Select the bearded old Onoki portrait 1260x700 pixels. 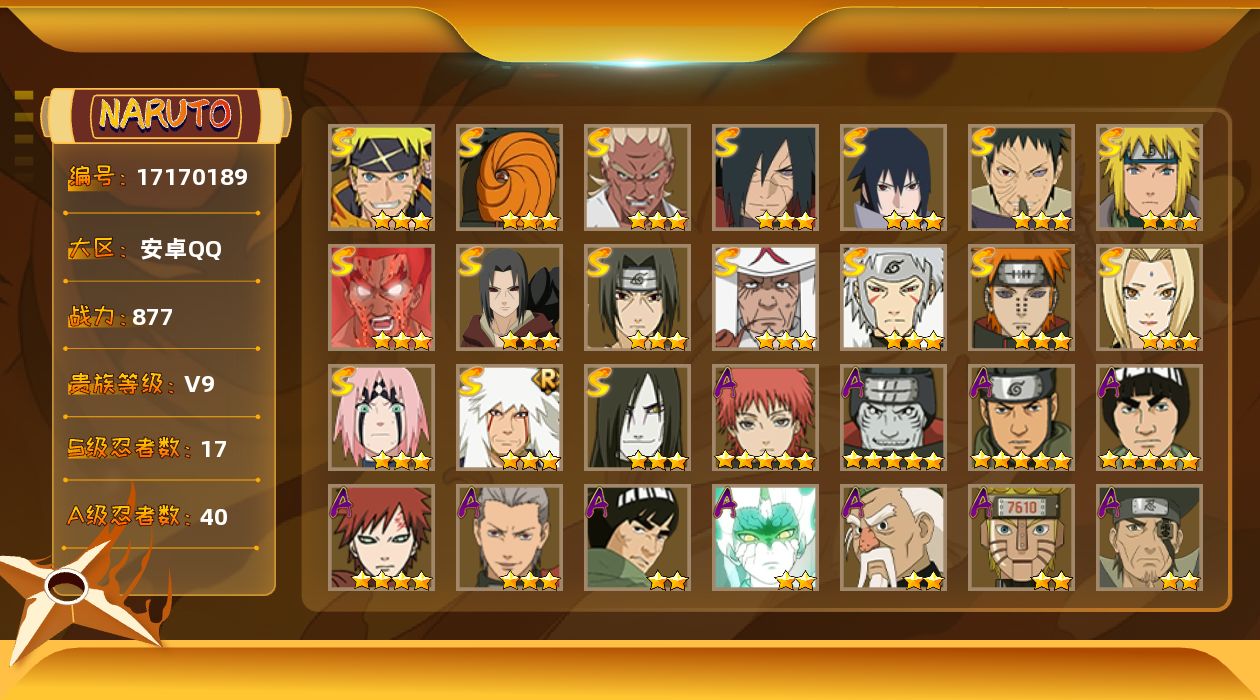click(893, 537)
